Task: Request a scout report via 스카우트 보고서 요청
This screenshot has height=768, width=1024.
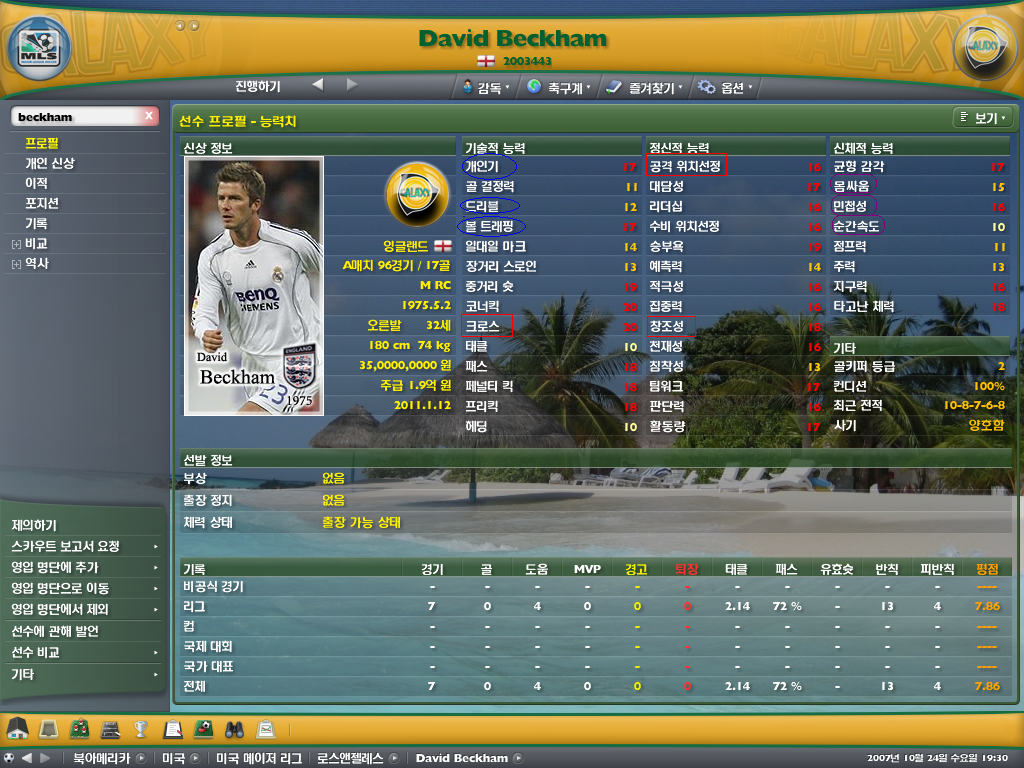Action: 66,546
